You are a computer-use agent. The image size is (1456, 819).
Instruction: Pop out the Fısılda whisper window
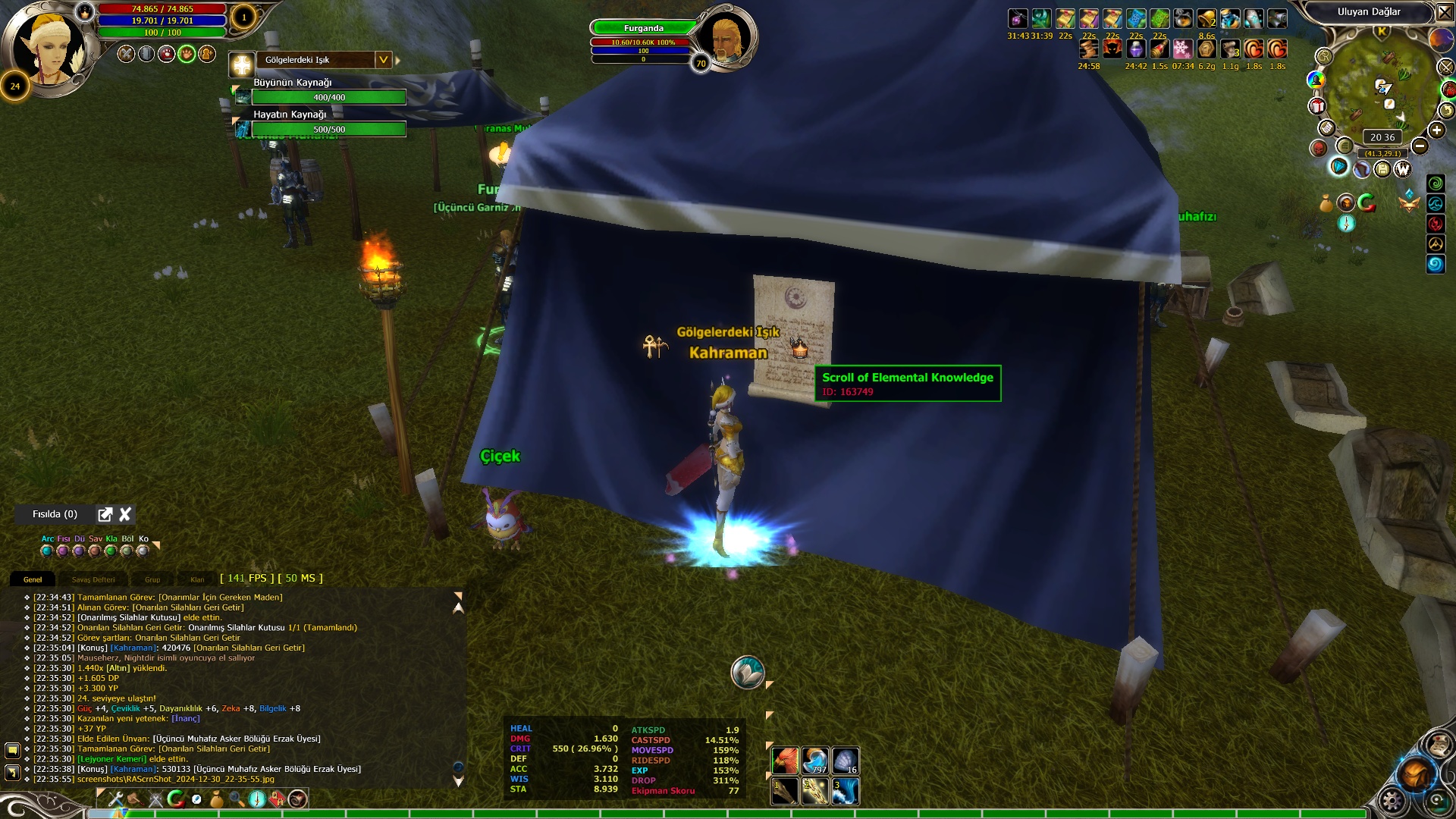pyautogui.click(x=105, y=514)
